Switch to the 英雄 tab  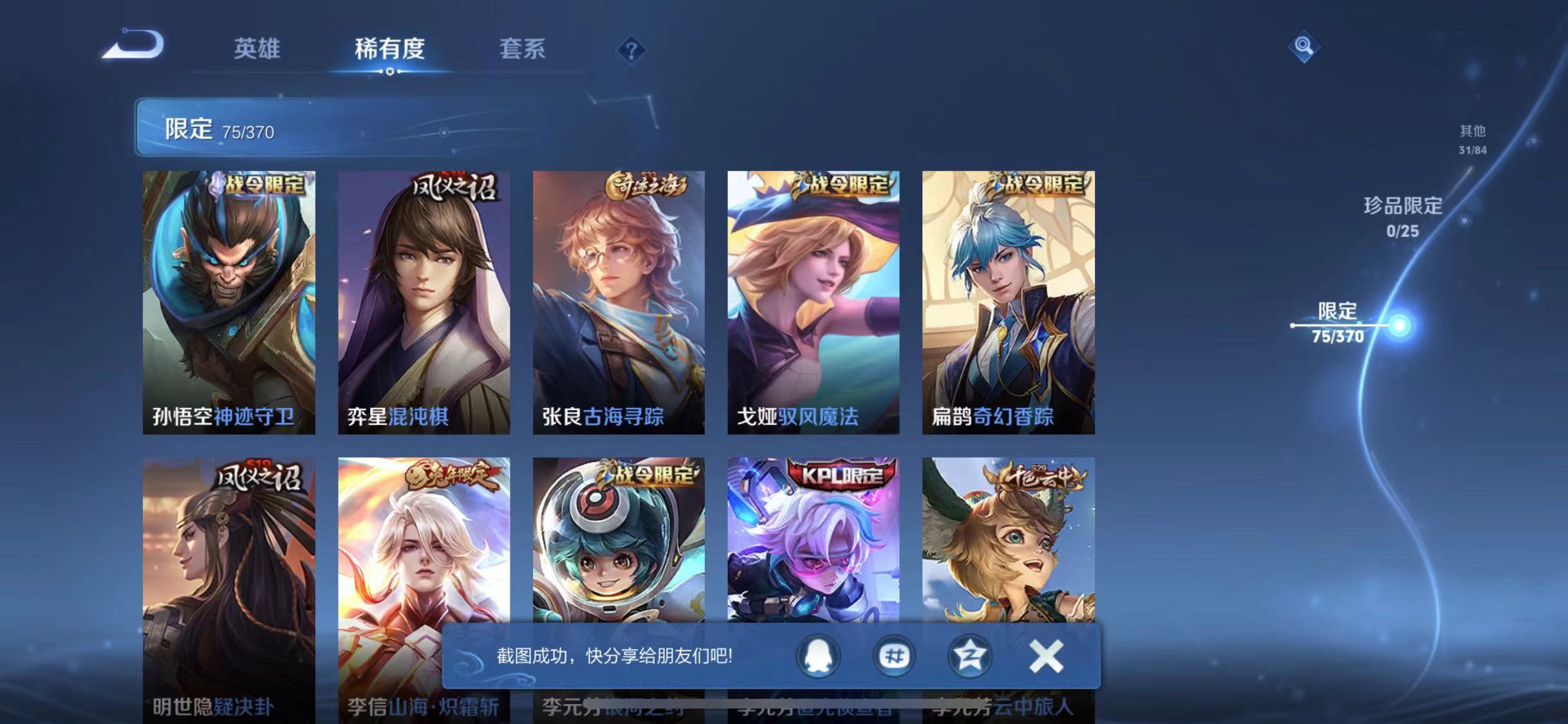pyautogui.click(x=257, y=49)
